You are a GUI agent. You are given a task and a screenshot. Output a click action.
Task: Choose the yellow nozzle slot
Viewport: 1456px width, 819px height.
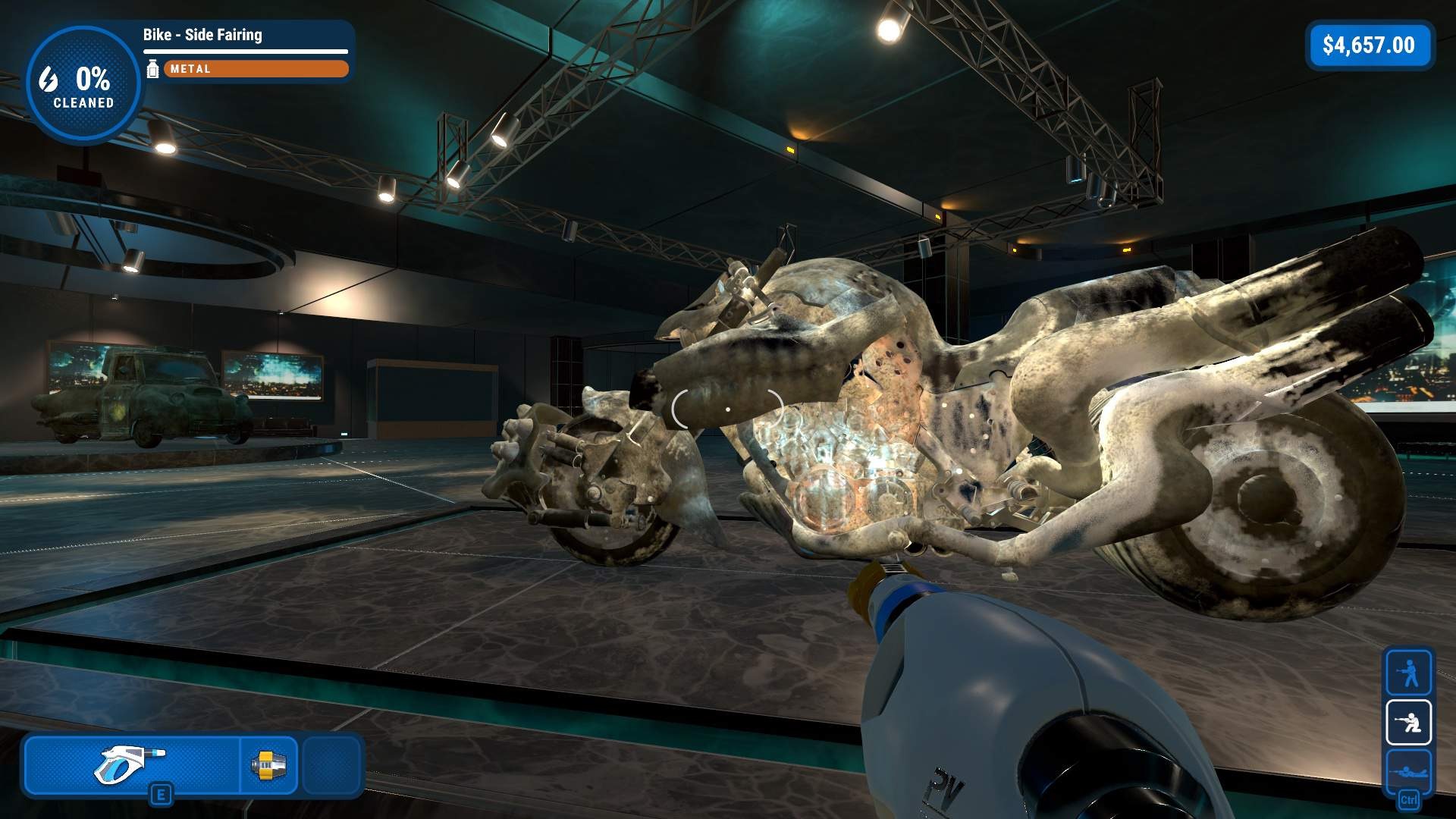point(268,764)
